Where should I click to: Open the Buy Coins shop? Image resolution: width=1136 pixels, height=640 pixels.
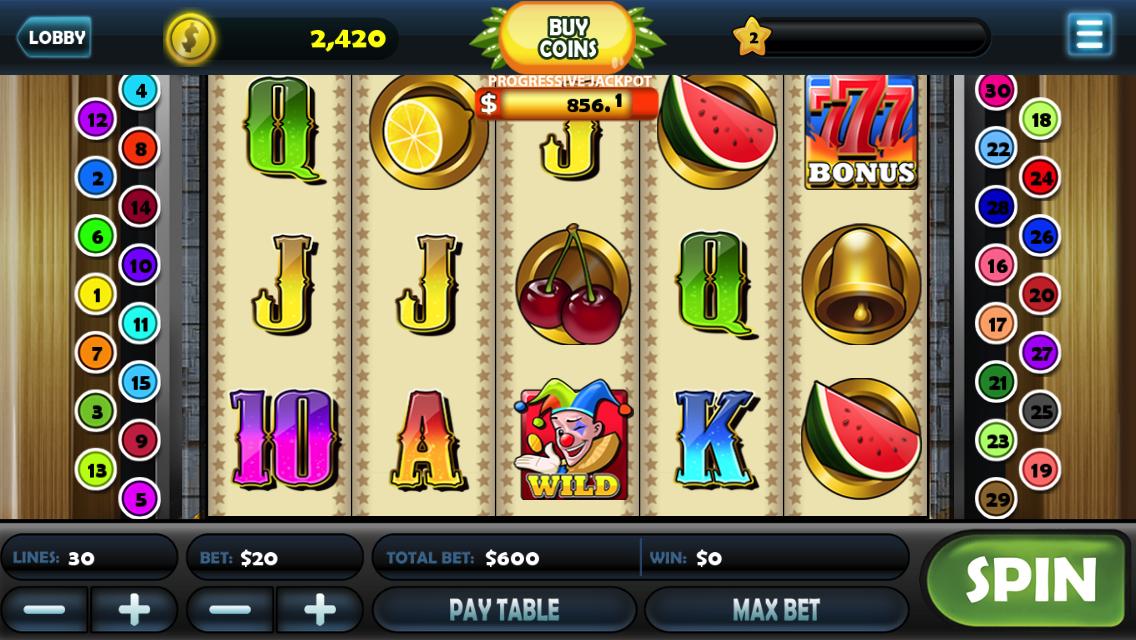(x=567, y=38)
